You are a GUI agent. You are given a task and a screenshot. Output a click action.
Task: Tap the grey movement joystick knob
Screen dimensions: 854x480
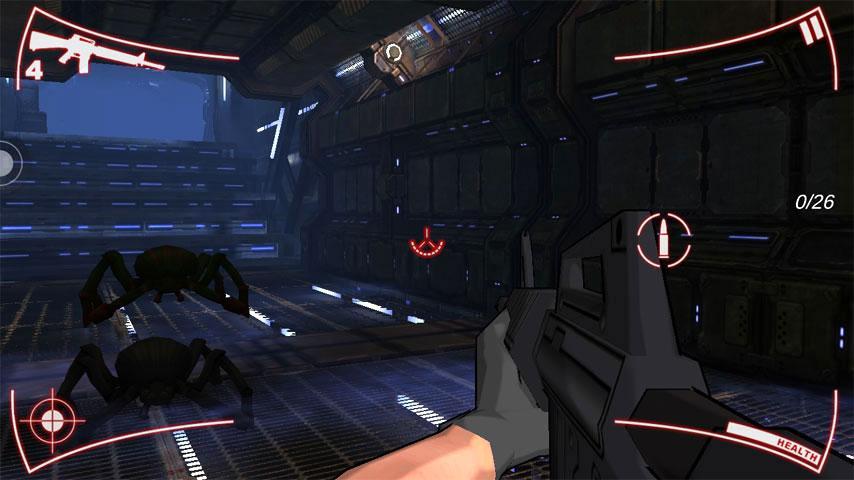6,161
